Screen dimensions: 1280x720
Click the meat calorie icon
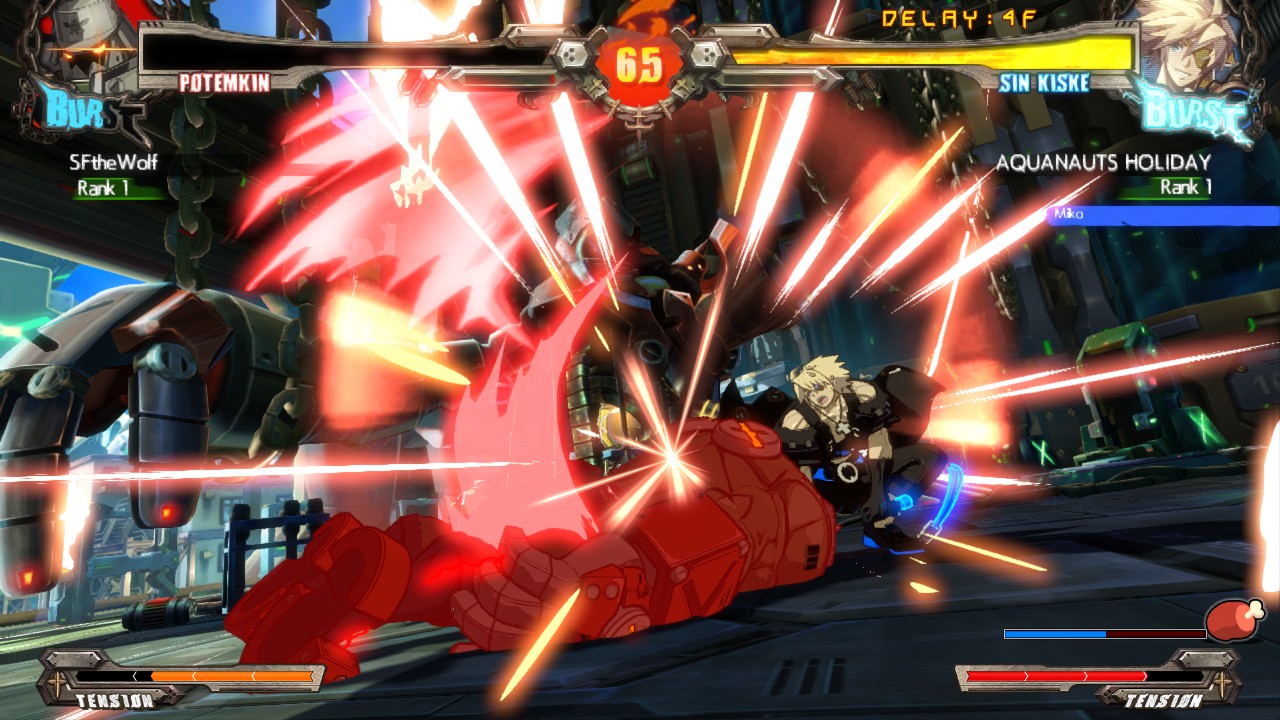point(1234,620)
